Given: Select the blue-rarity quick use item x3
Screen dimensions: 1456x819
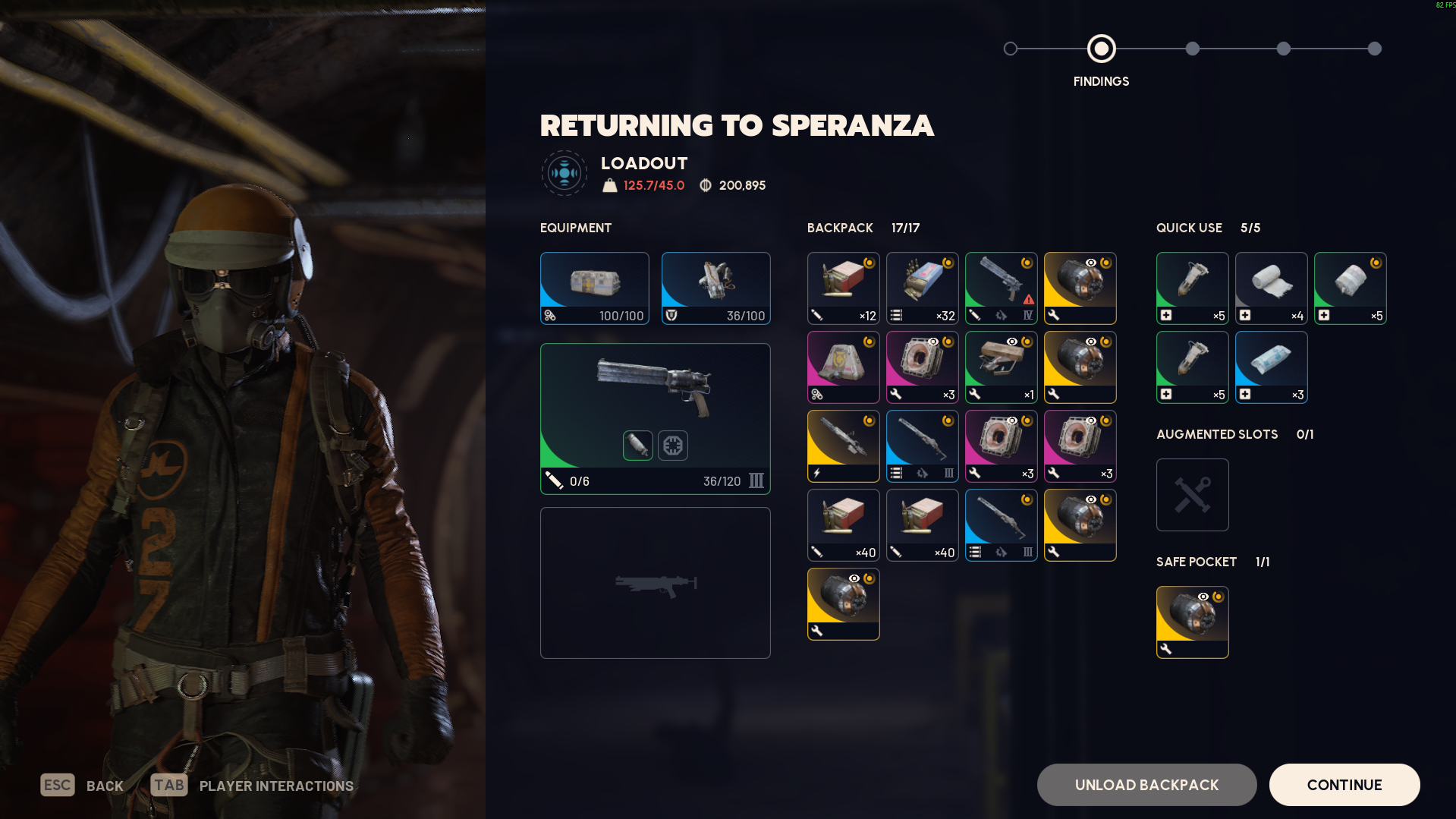Looking at the screenshot, I should pos(1271,367).
